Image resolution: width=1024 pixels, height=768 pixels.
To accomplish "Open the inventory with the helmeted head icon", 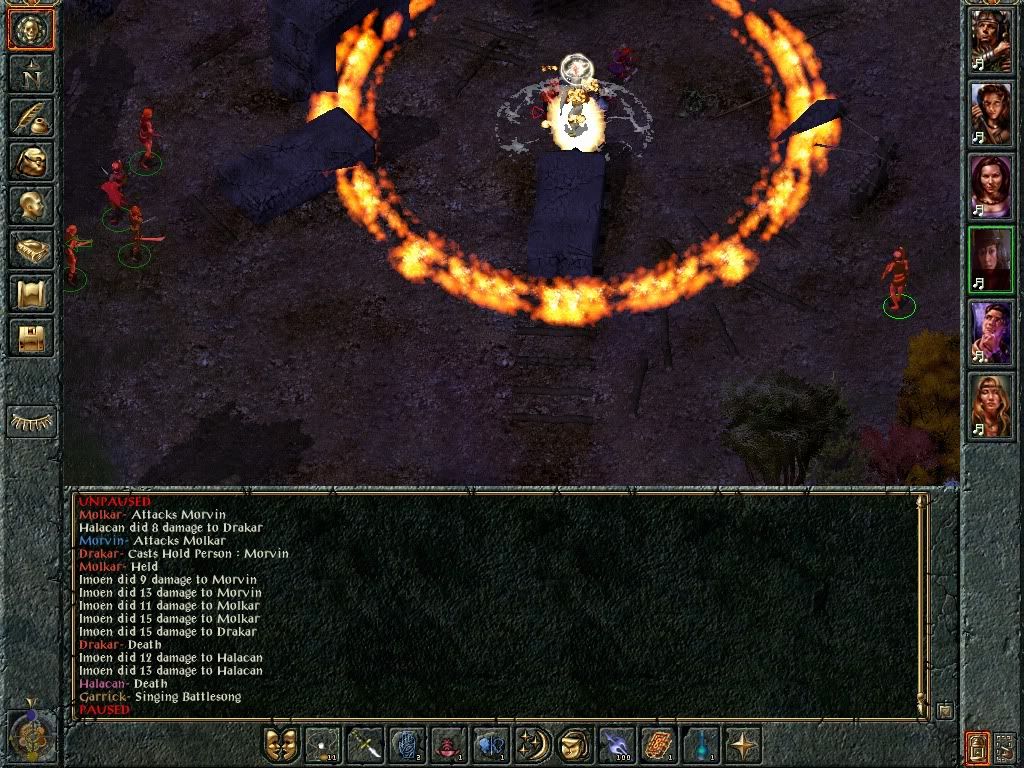I will pos(31,161).
